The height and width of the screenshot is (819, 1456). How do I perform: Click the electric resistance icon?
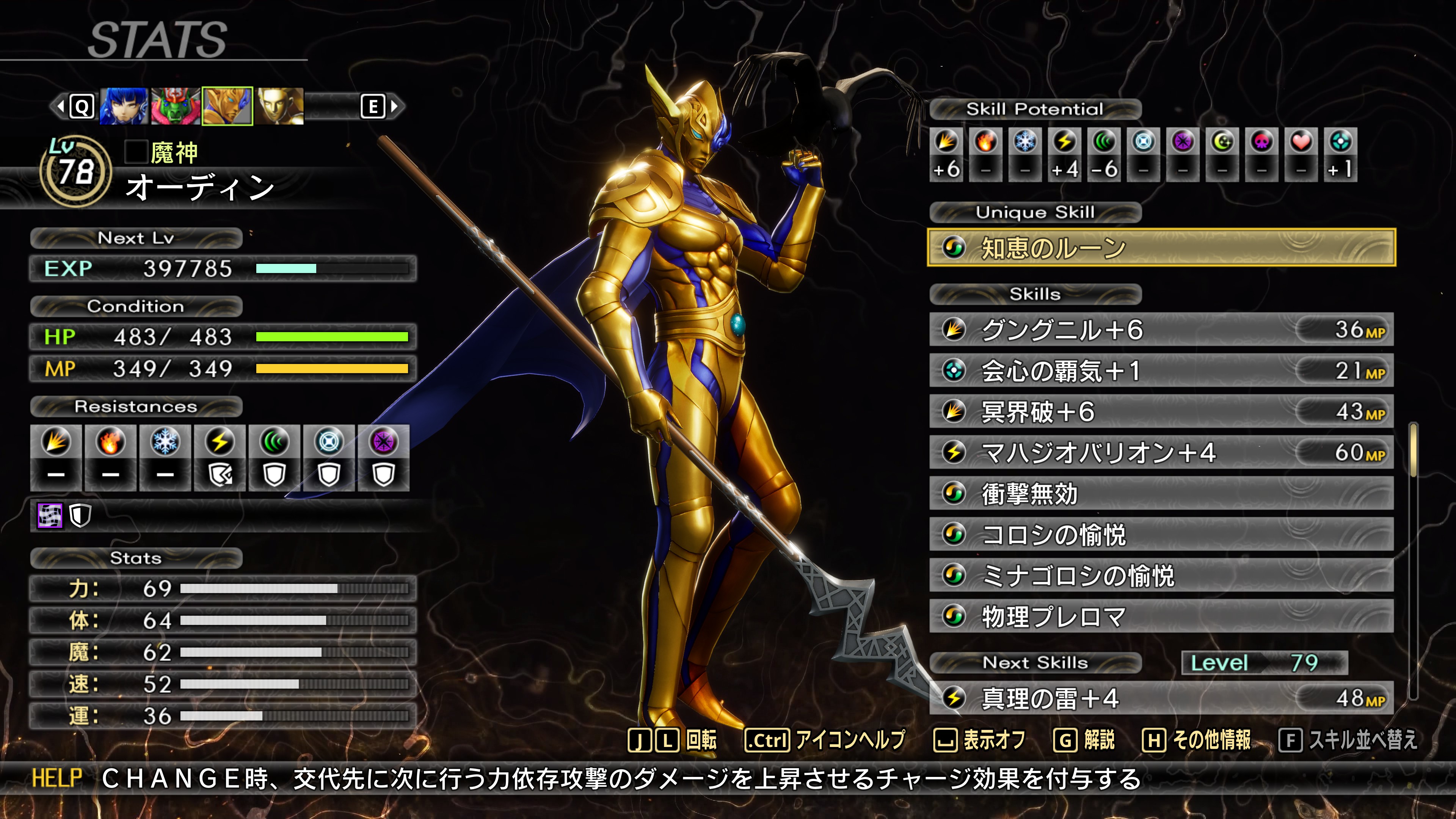tap(219, 442)
